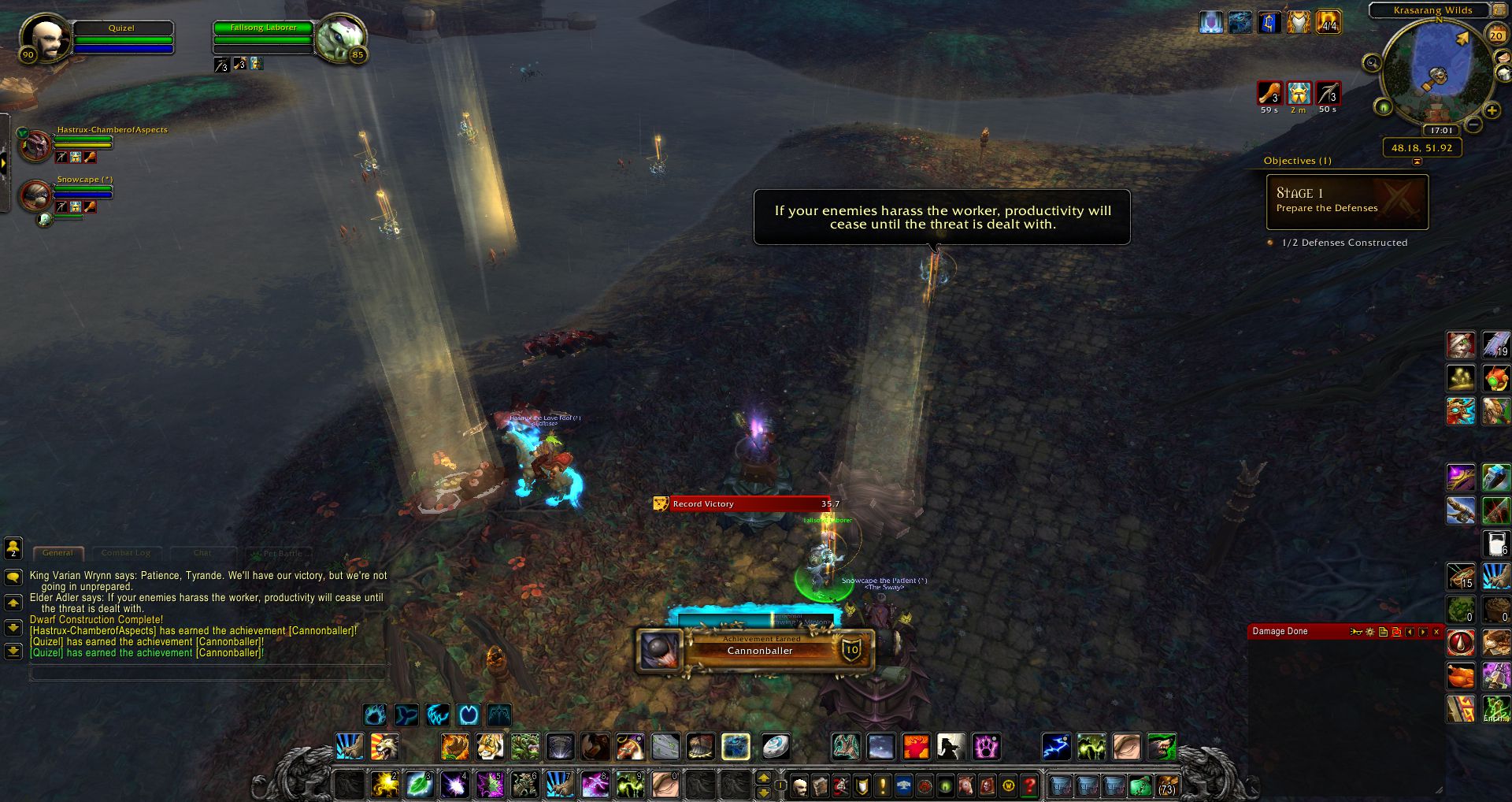Zoom out the minimap with minus button
1512x802 pixels.
[1474, 125]
